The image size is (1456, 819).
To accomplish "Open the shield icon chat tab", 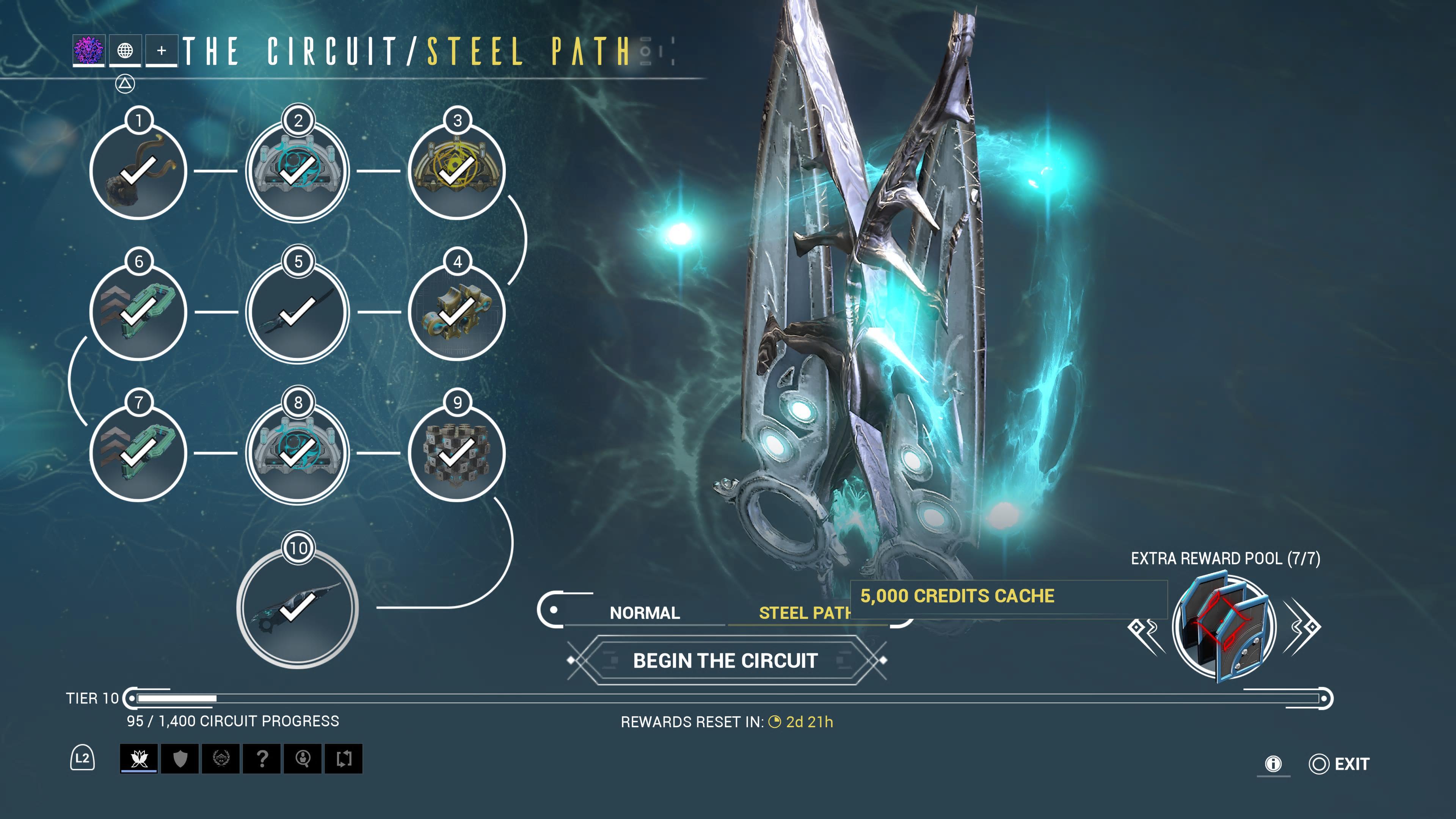I will click(180, 758).
